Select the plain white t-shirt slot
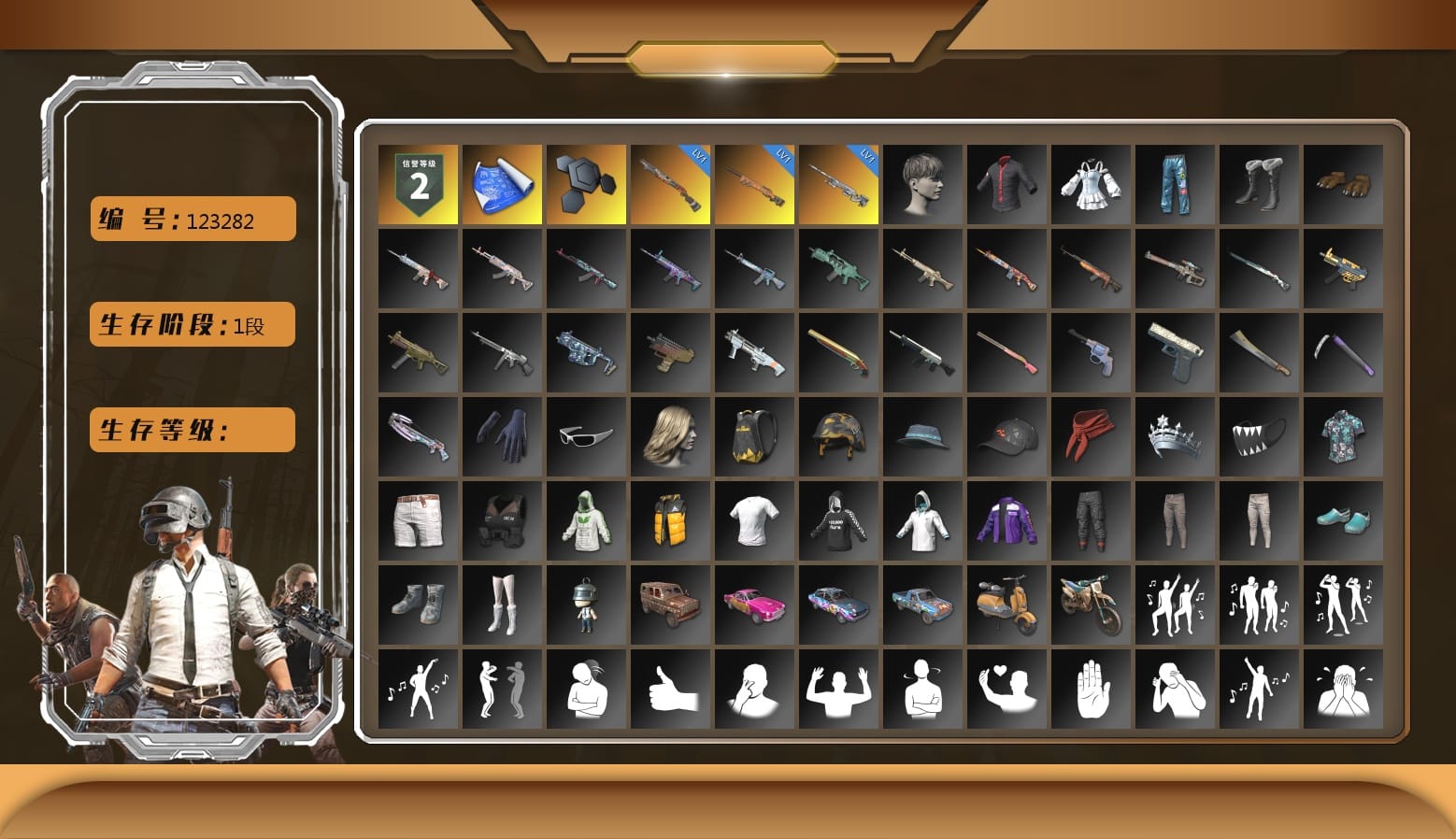This screenshot has width=1456, height=839. point(754,520)
